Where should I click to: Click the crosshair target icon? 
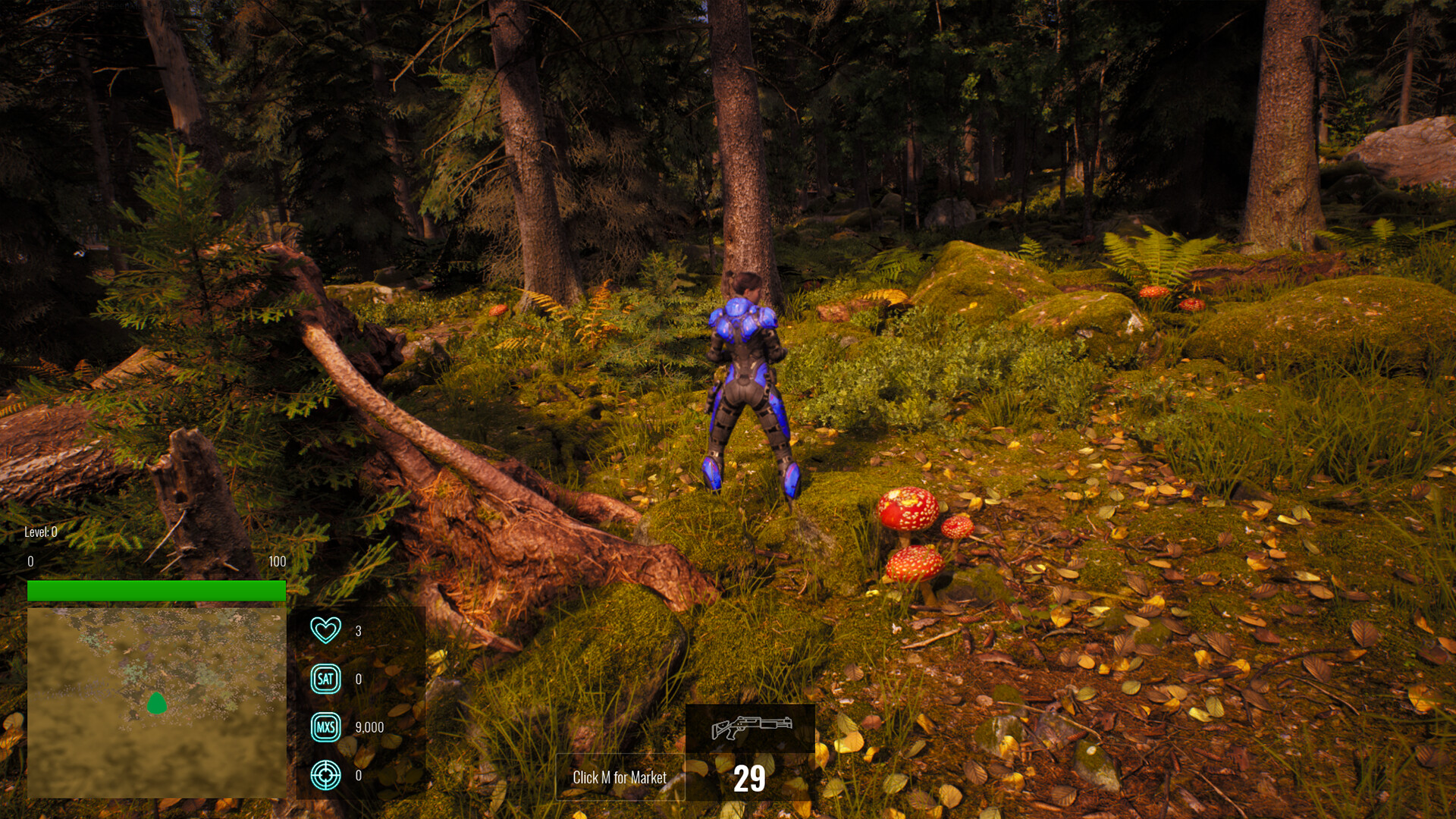[325, 775]
